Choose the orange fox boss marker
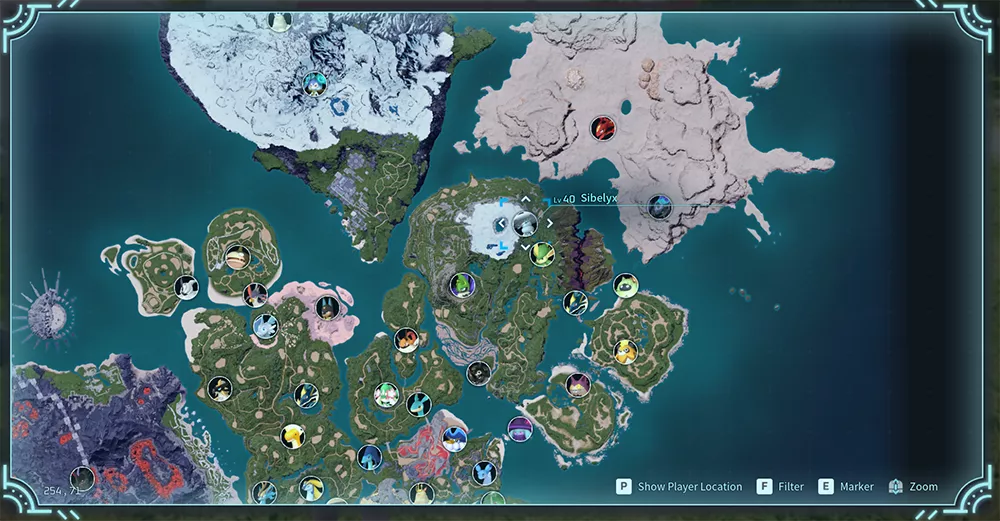This screenshot has height=521, width=1000. pos(405,340)
